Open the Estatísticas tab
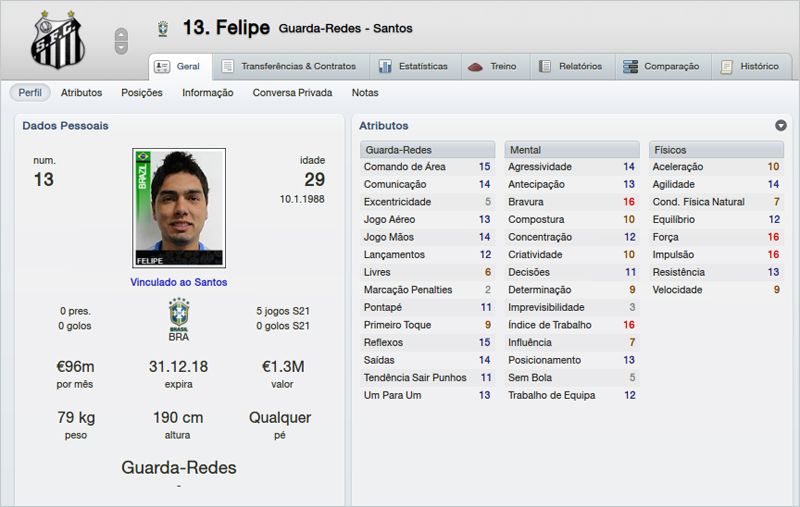The height and width of the screenshot is (507, 800). tap(414, 67)
